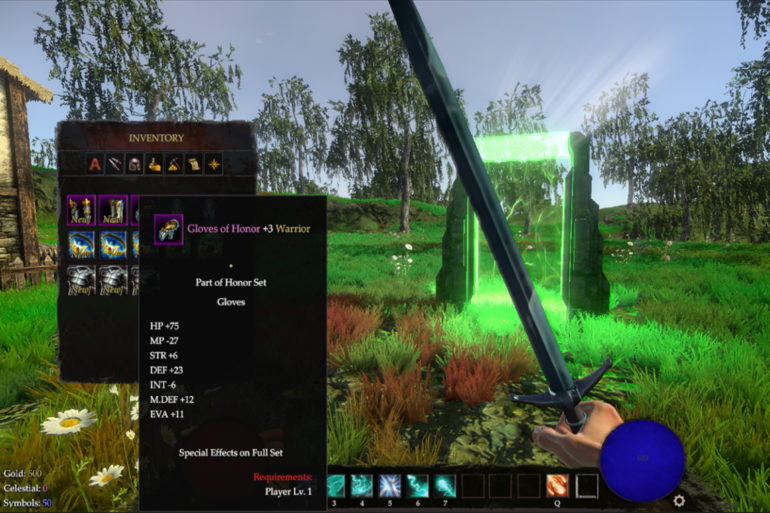Open the scroll category tab
The image size is (770, 513).
193,164
